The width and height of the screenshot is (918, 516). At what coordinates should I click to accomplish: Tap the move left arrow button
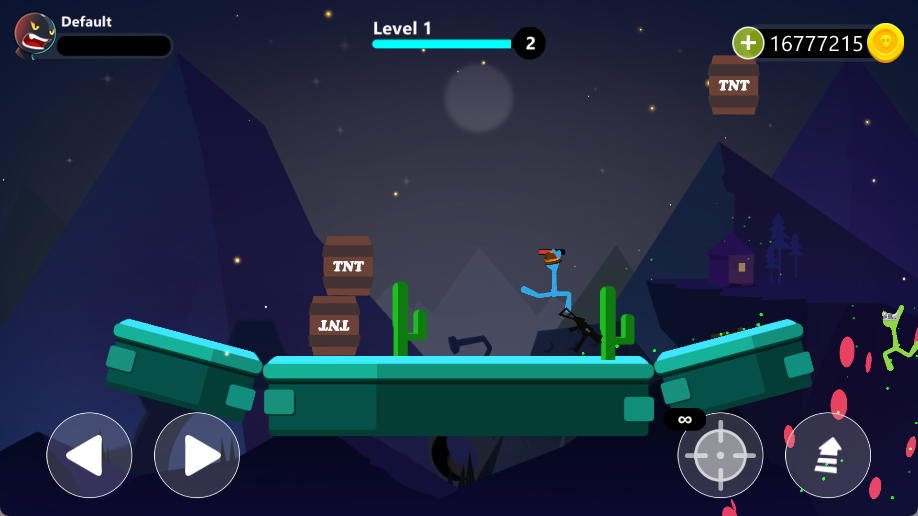pos(89,455)
